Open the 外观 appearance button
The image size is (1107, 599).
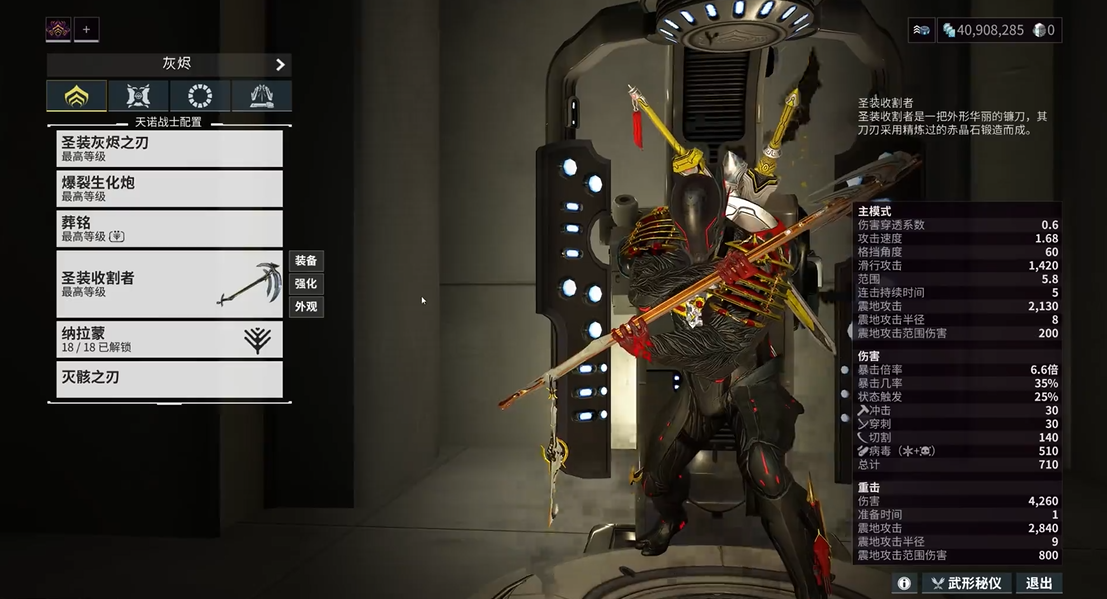306,307
